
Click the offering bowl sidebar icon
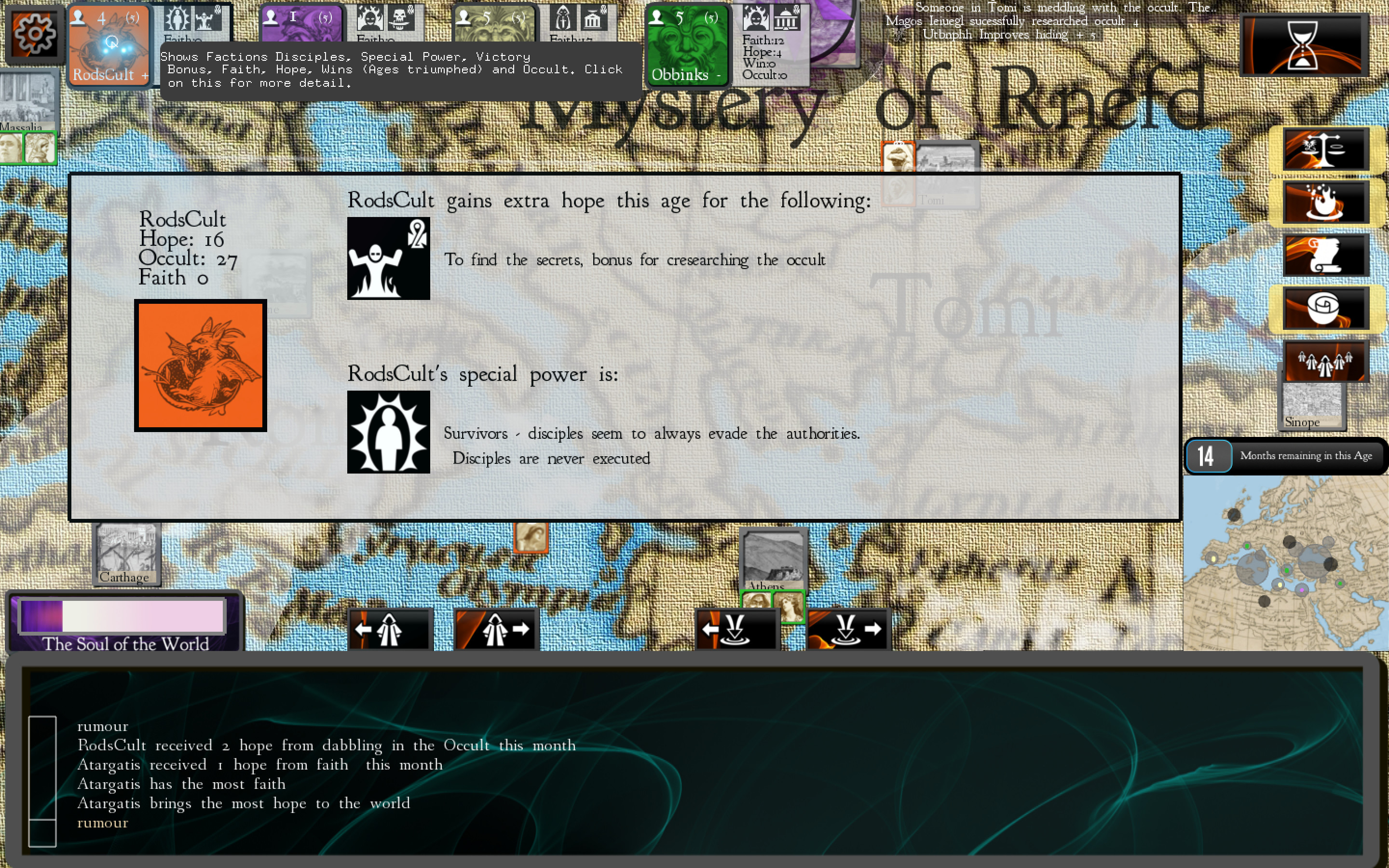pyautogui.click(x=1324, y=307)
